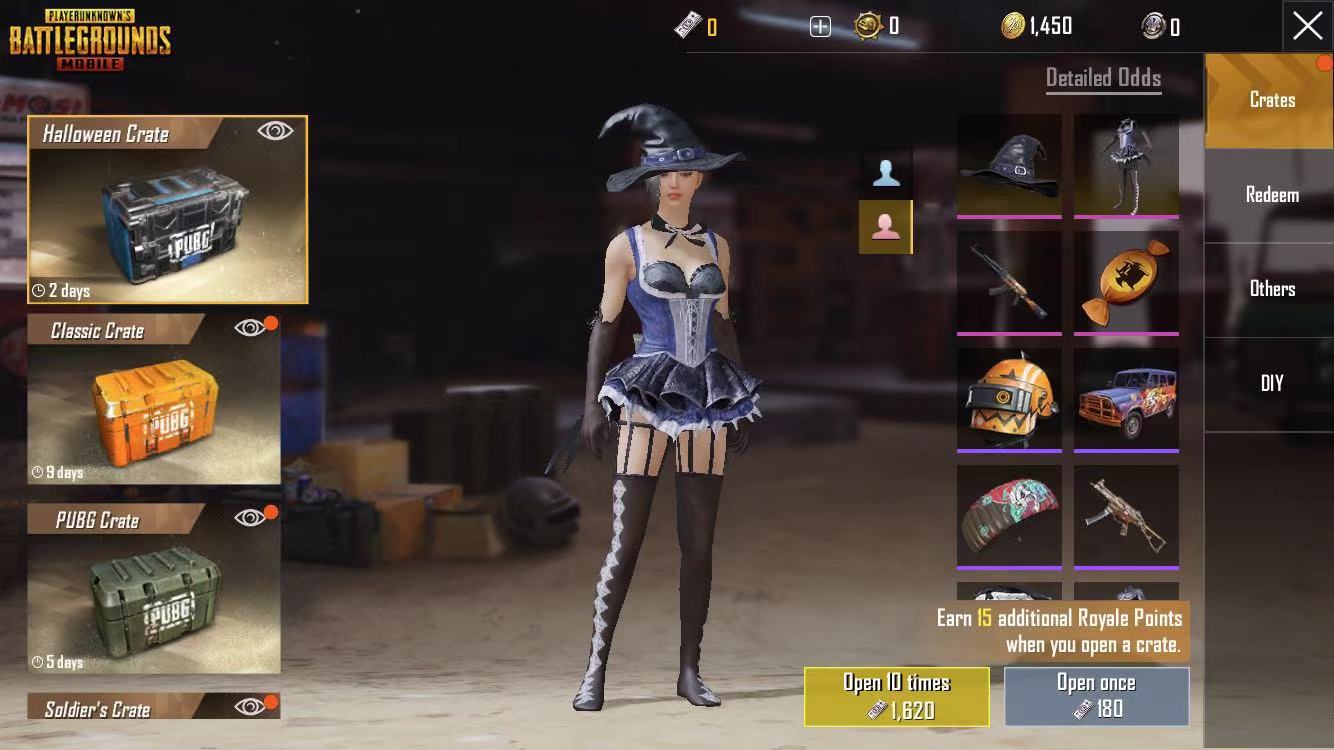The image size is (1334, 750).
Task: Open crate 10 times for 1,620
Action: click(896, 696)
